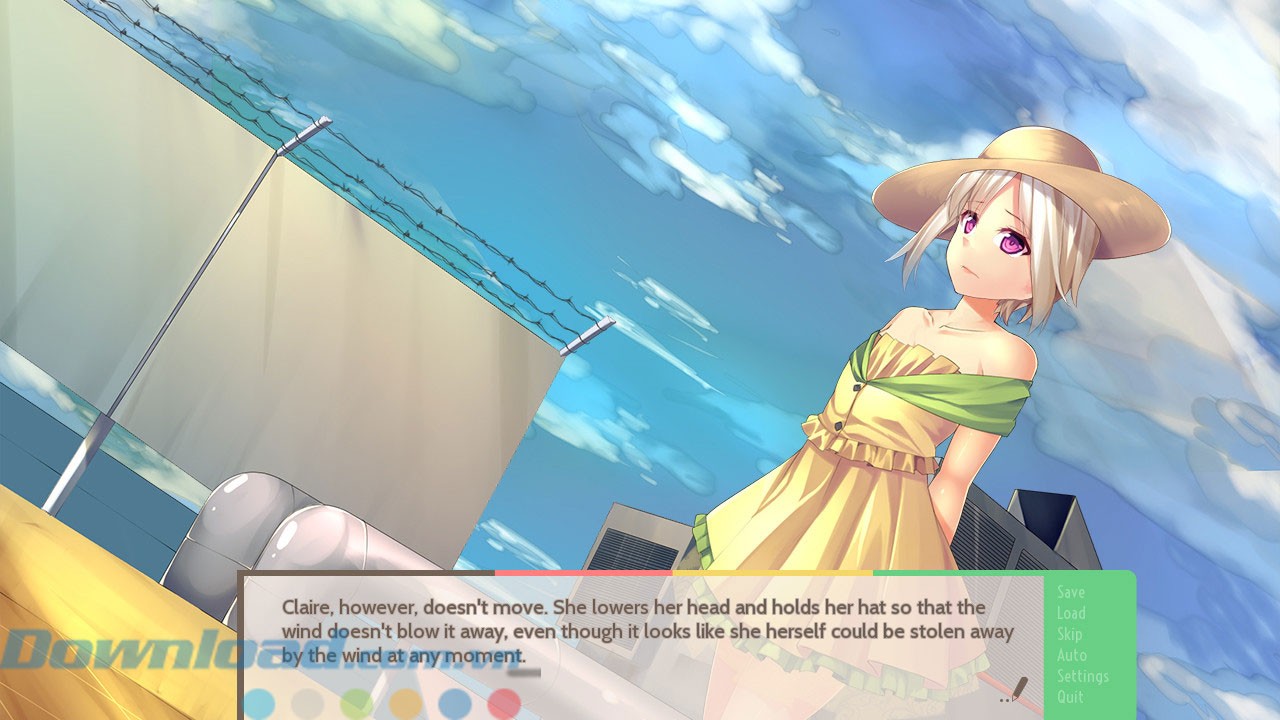This screenshot has height=720, width=1280.
Task: Click the ellipsis indicator before the pencil
Action: (x=1004, y=700)
